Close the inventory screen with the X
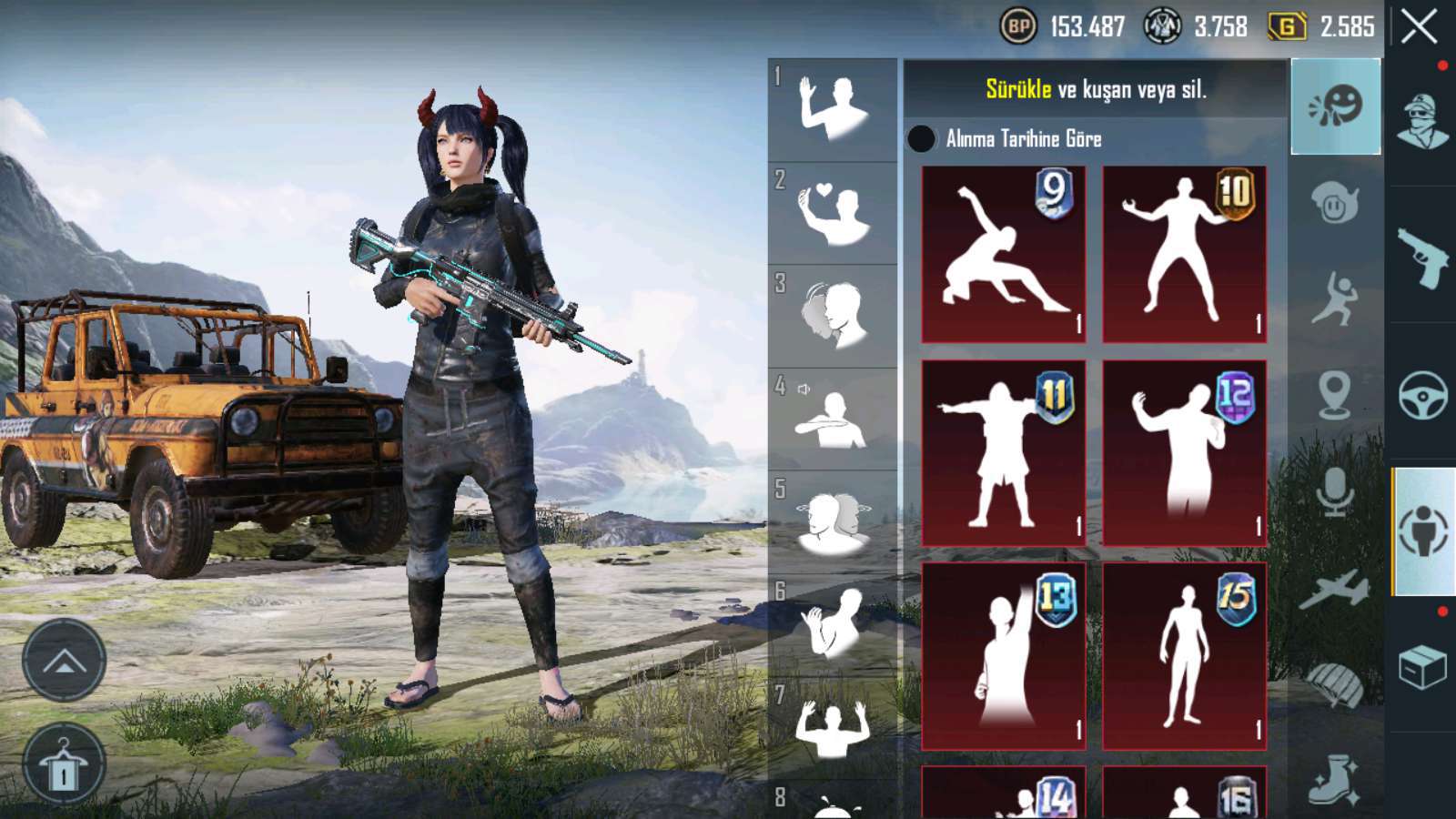1456x819 pixels. 1419,27
